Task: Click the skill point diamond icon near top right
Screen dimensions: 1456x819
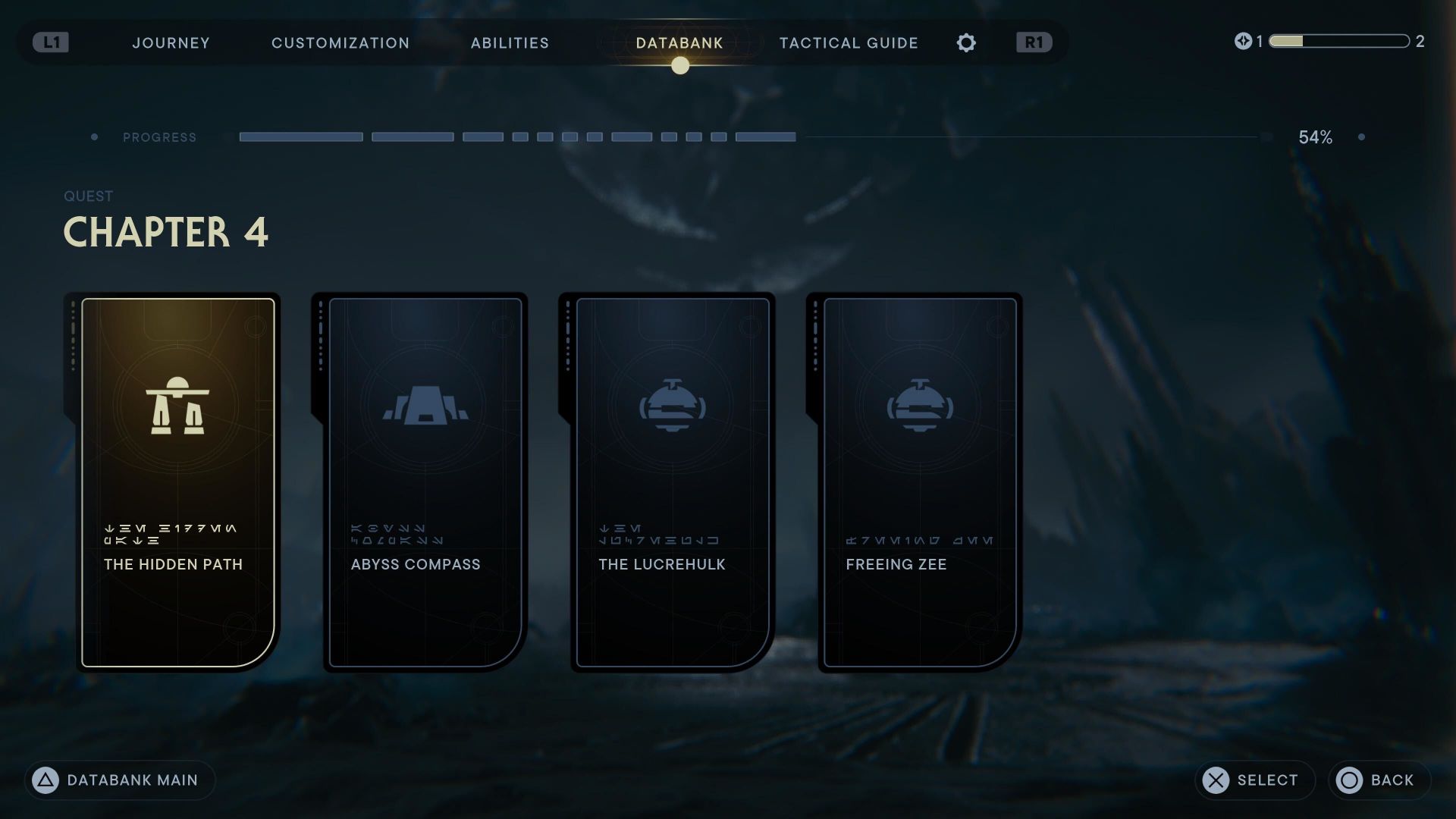Action: pos(1243,42)
